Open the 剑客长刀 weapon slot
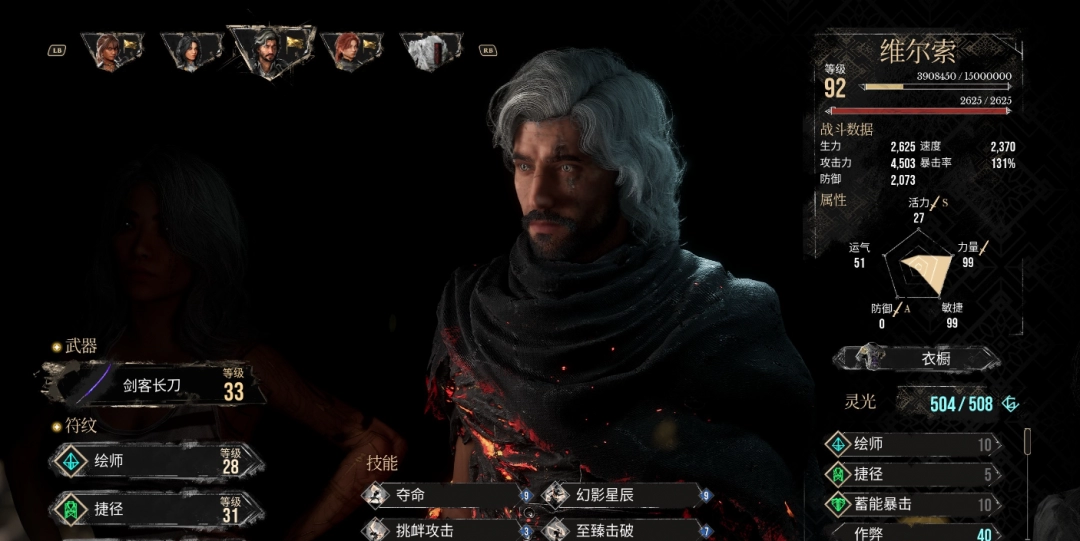 coord(155,385)
